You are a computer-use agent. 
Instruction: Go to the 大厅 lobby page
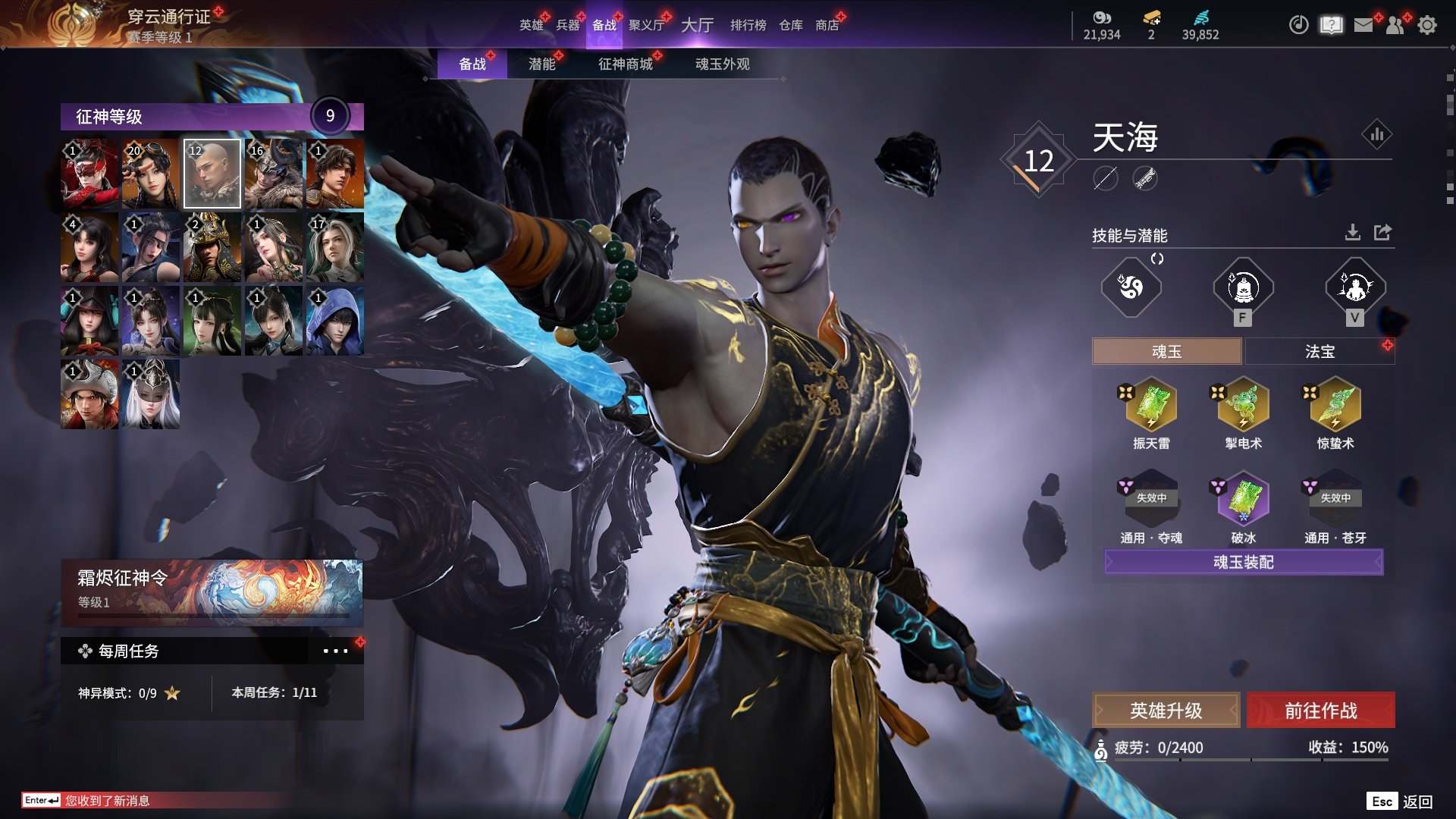[697, 25]
